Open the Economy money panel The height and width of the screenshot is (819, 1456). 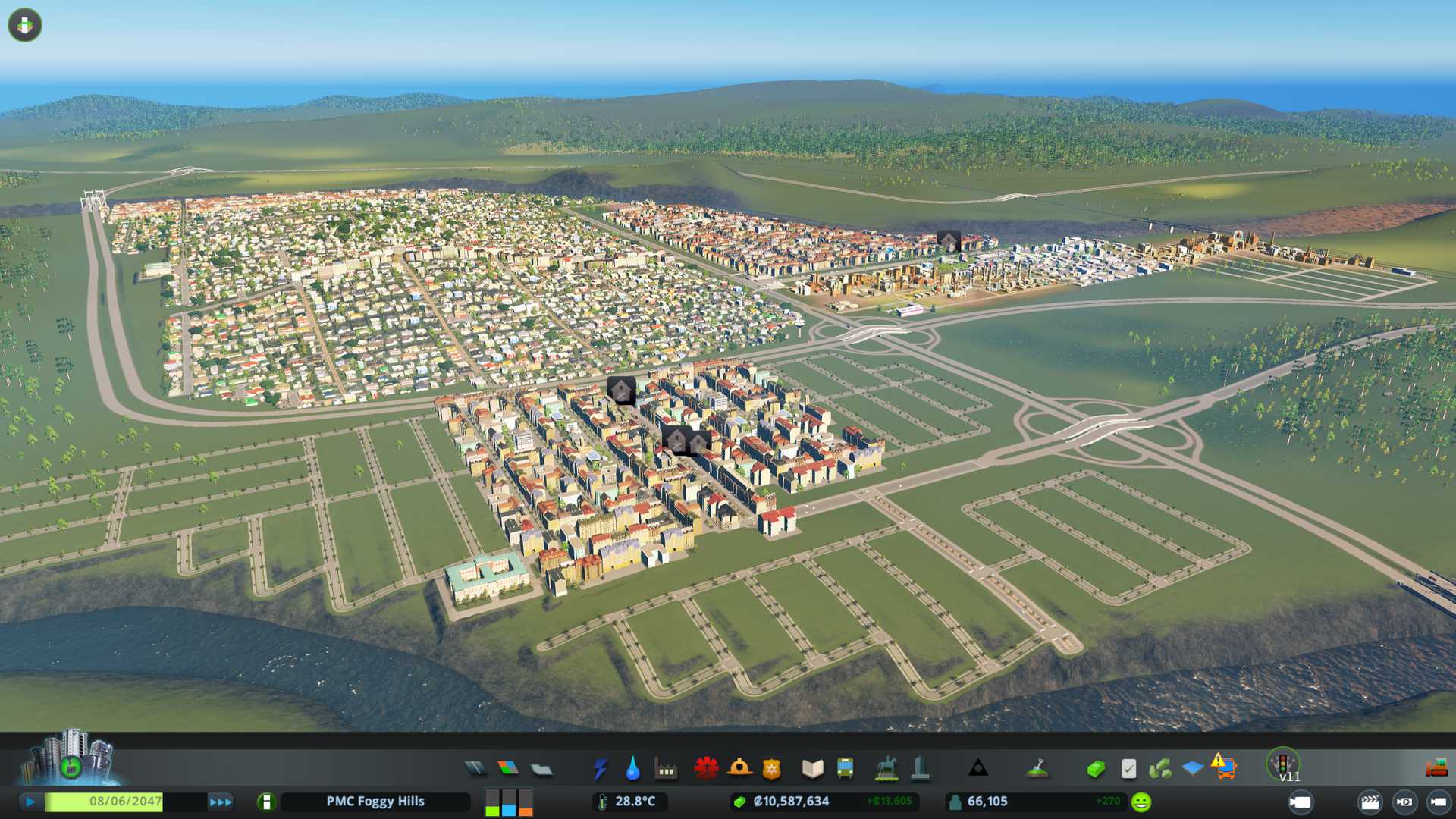pos(1095,769)
